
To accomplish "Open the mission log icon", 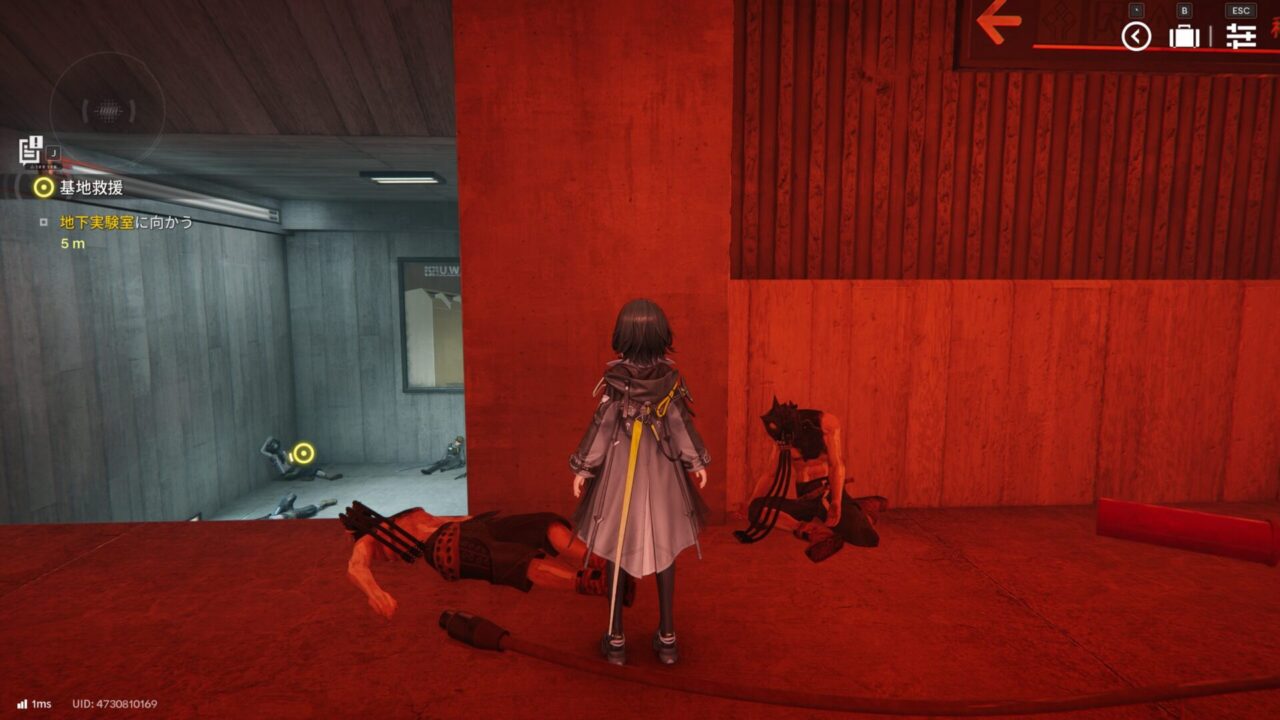I will pos(31,150).
